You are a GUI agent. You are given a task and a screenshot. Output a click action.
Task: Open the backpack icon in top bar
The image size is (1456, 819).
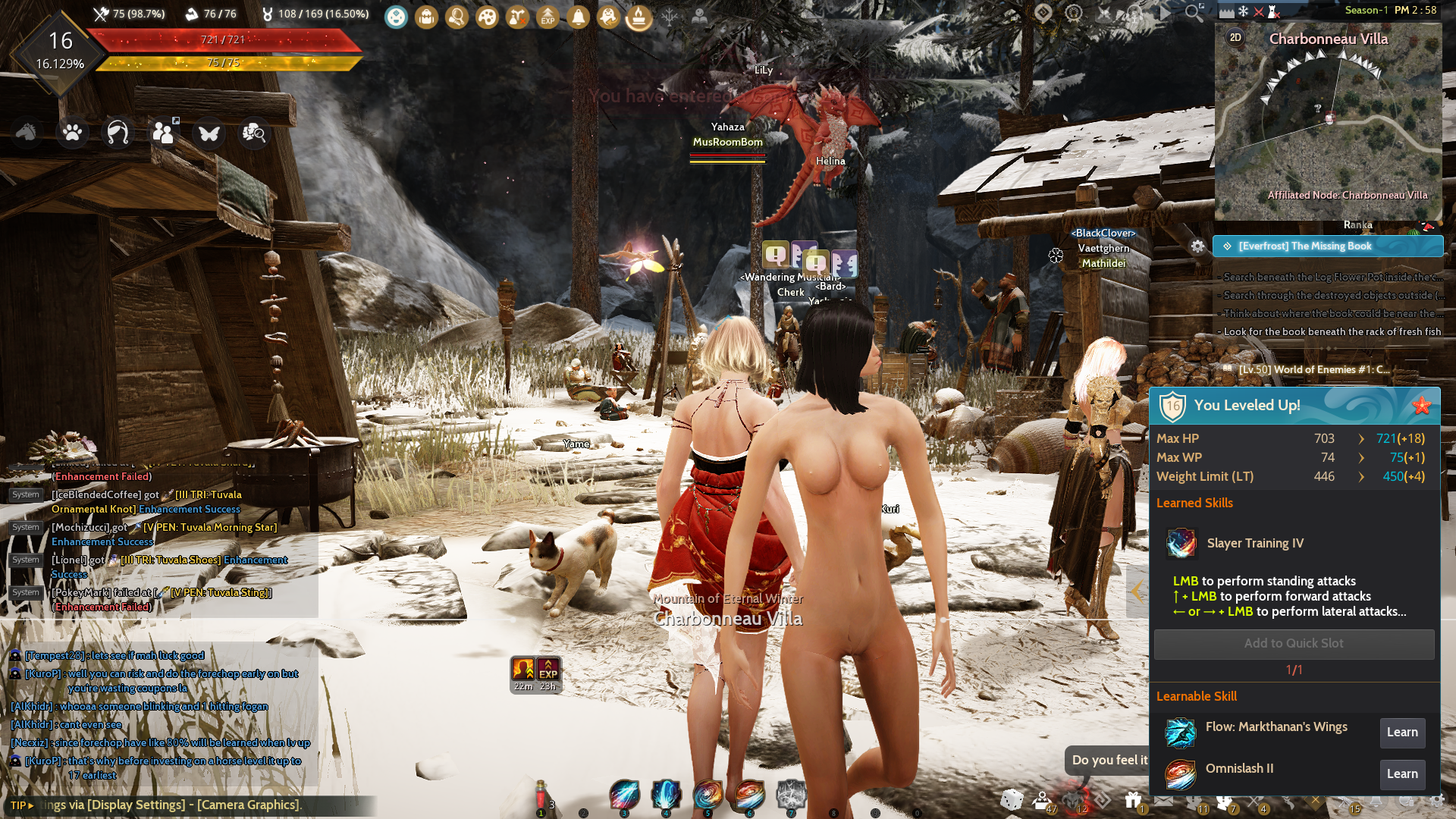(426, 17)
